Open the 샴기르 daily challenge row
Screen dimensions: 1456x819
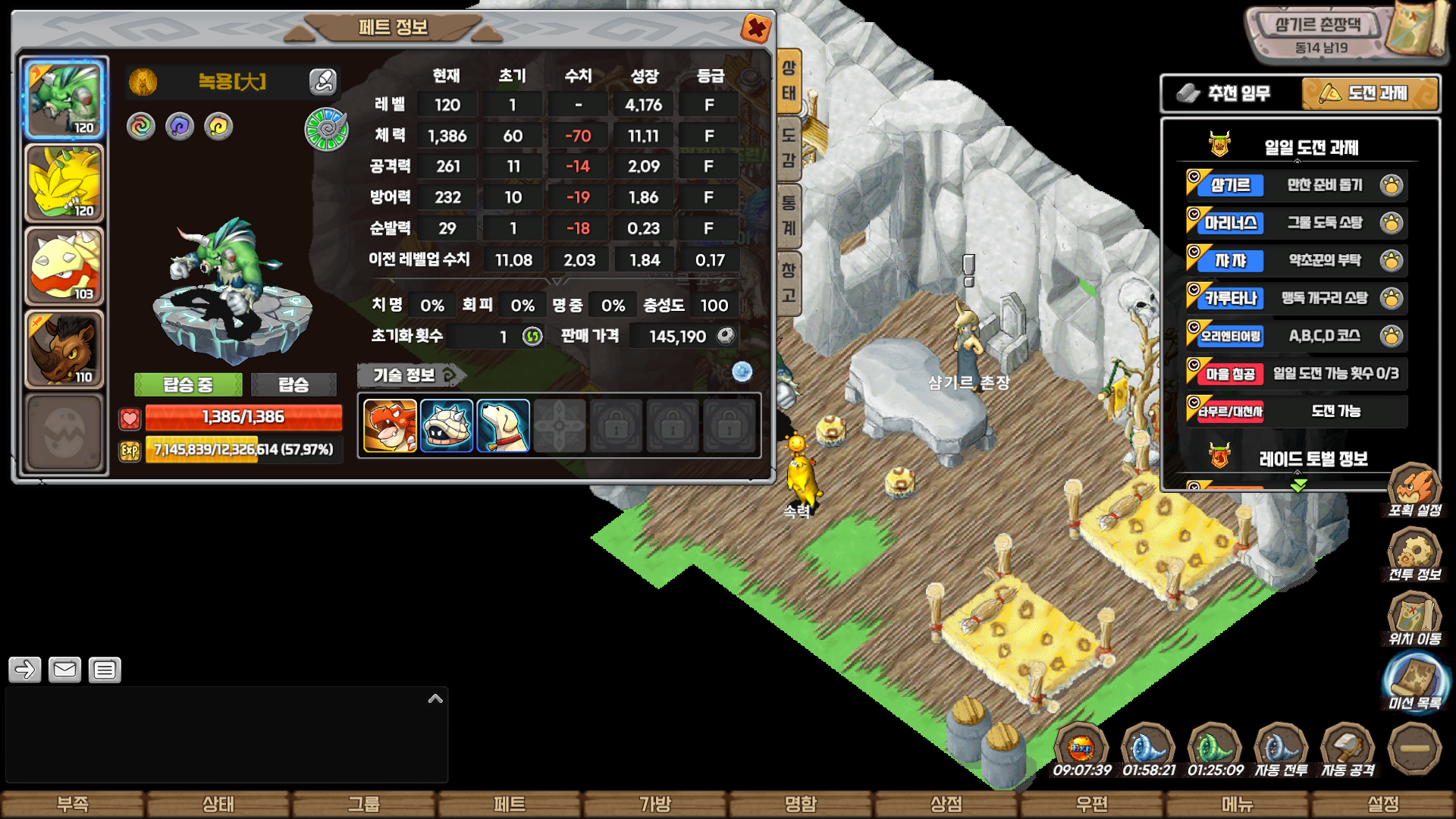[1295, 185]
